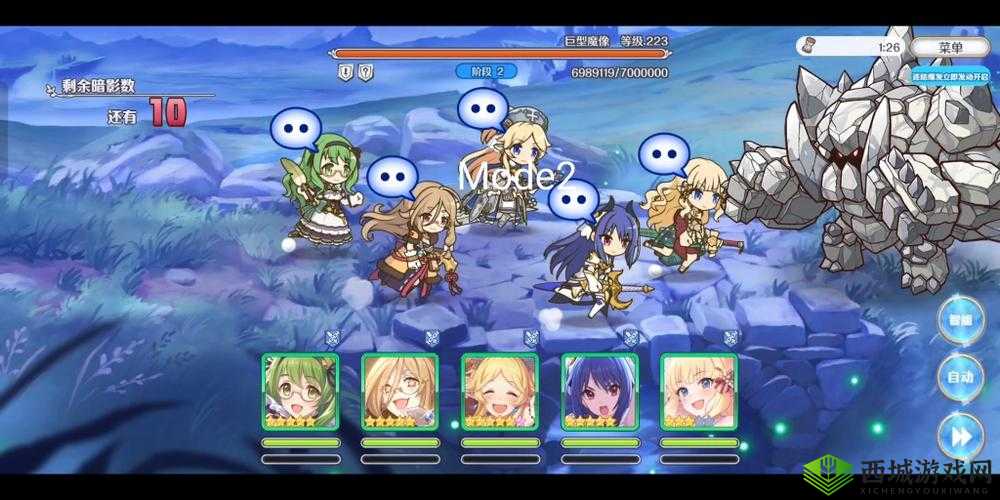Activate the double-arrow fast-forward button
This screenshot has height=500, width=1000.
(x=960, y=435)
